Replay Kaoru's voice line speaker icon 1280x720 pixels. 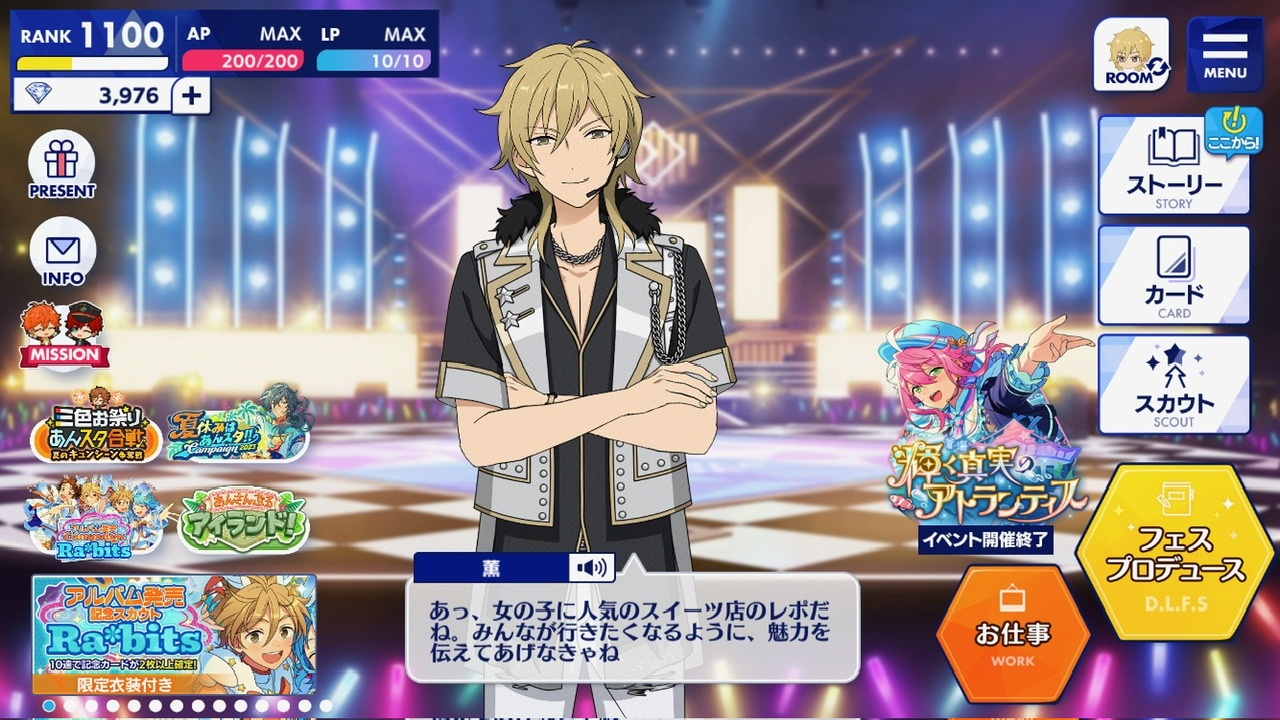click(591, 568)
